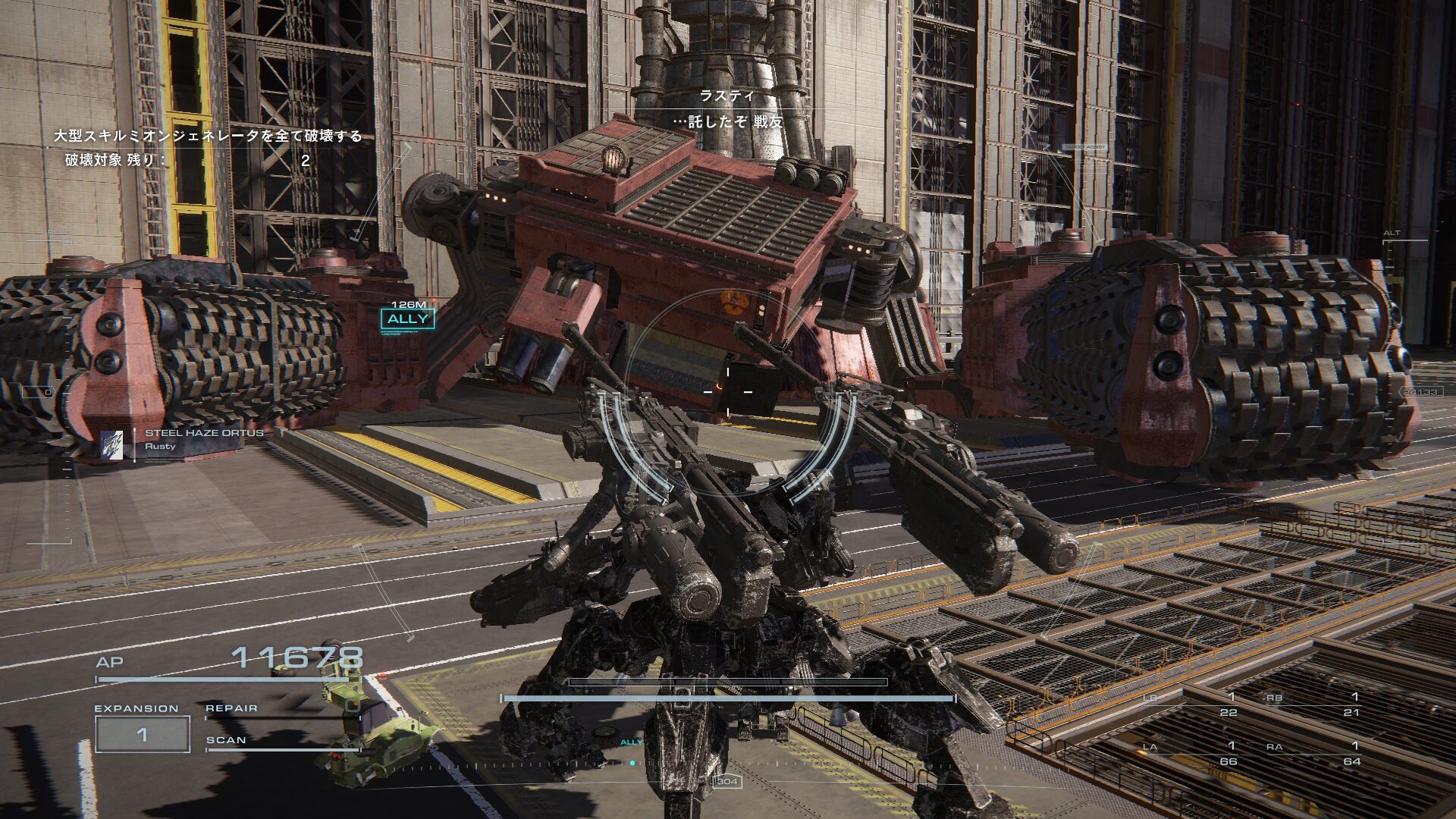Click the Steel Haze Ortus emblem
1456x819 pixels.
pyautogui.click(x=111, y=445)
